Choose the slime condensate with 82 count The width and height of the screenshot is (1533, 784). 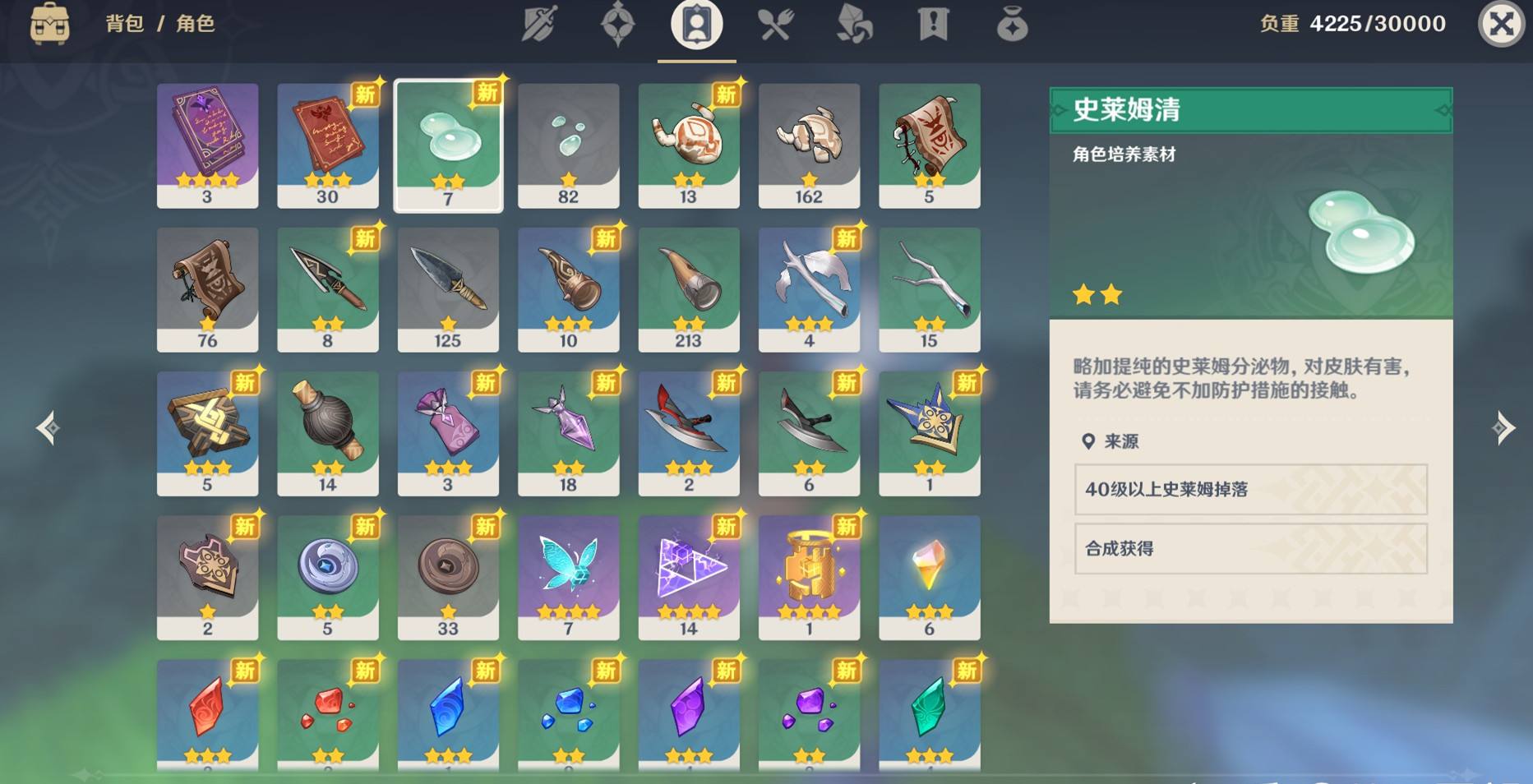pos(568,145)
